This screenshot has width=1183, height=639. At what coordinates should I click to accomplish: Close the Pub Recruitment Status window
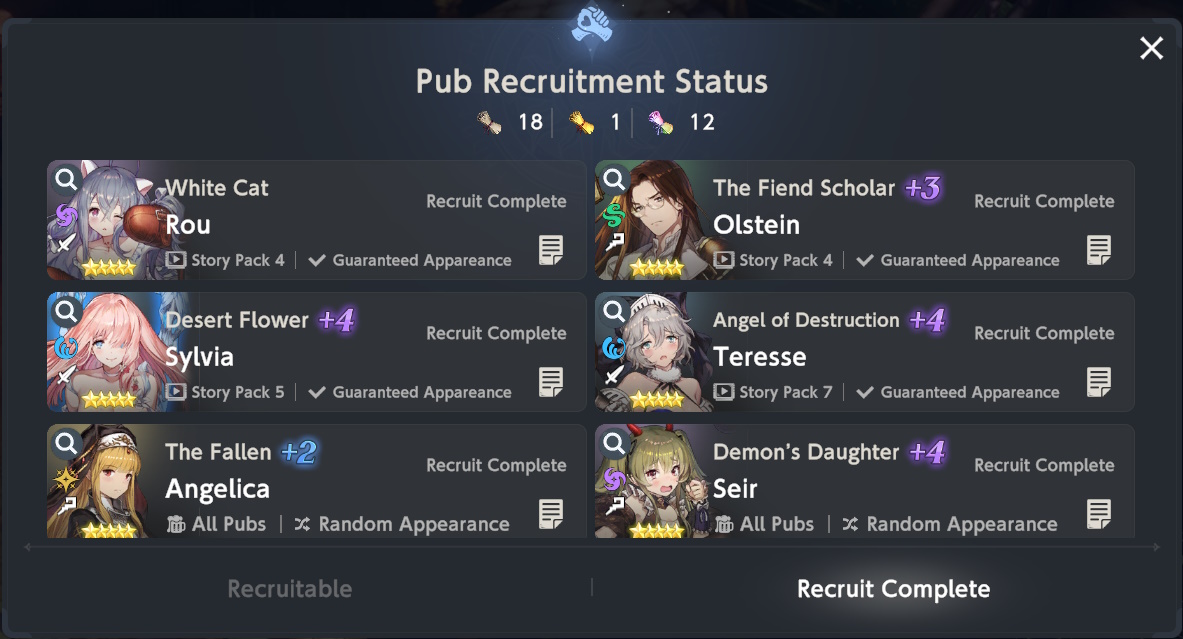[x=1151, y=48]
